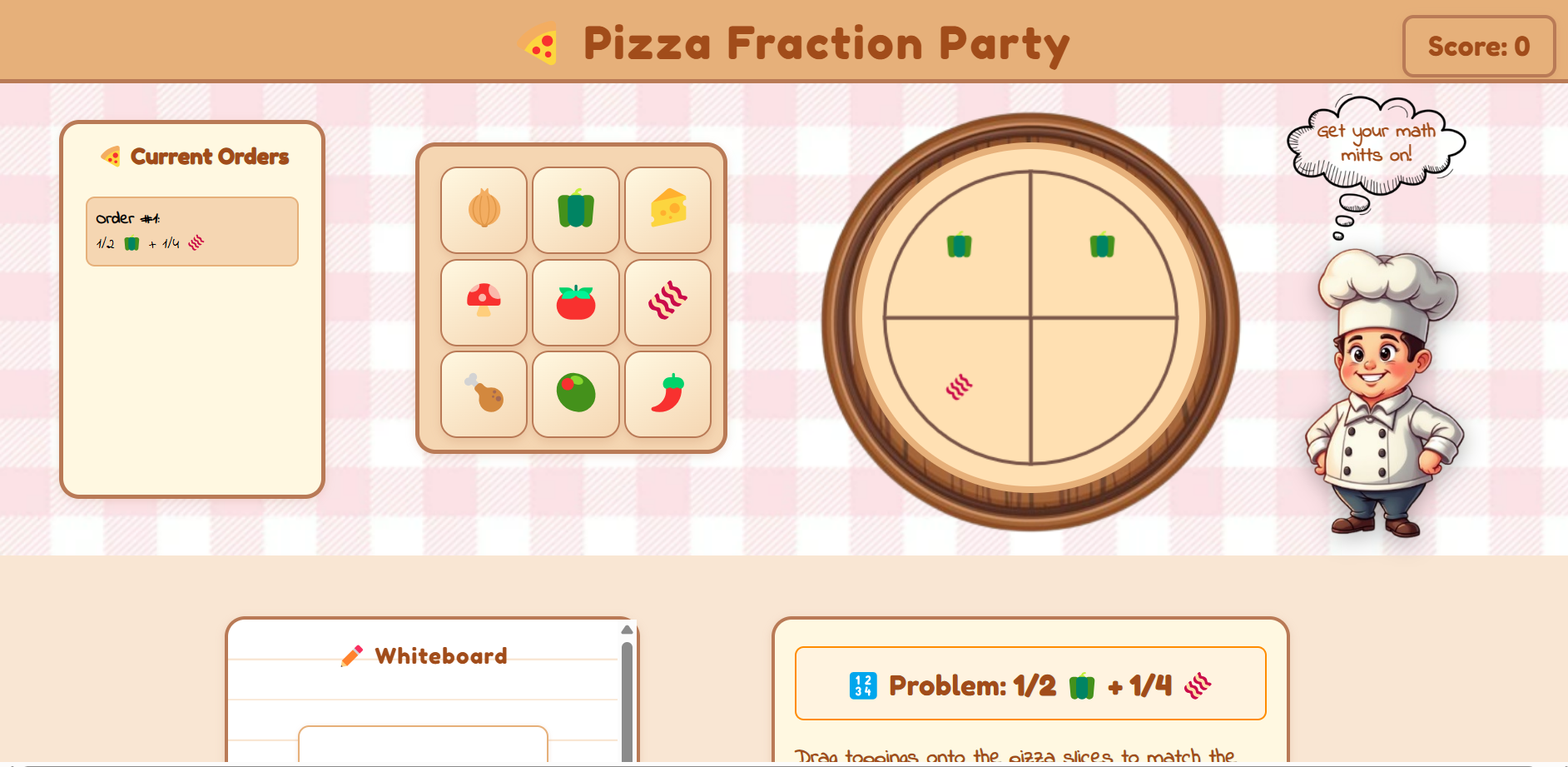Click the Score display
The height and width of the screenshot is (767, 1568).
(x=1478, y=47)
